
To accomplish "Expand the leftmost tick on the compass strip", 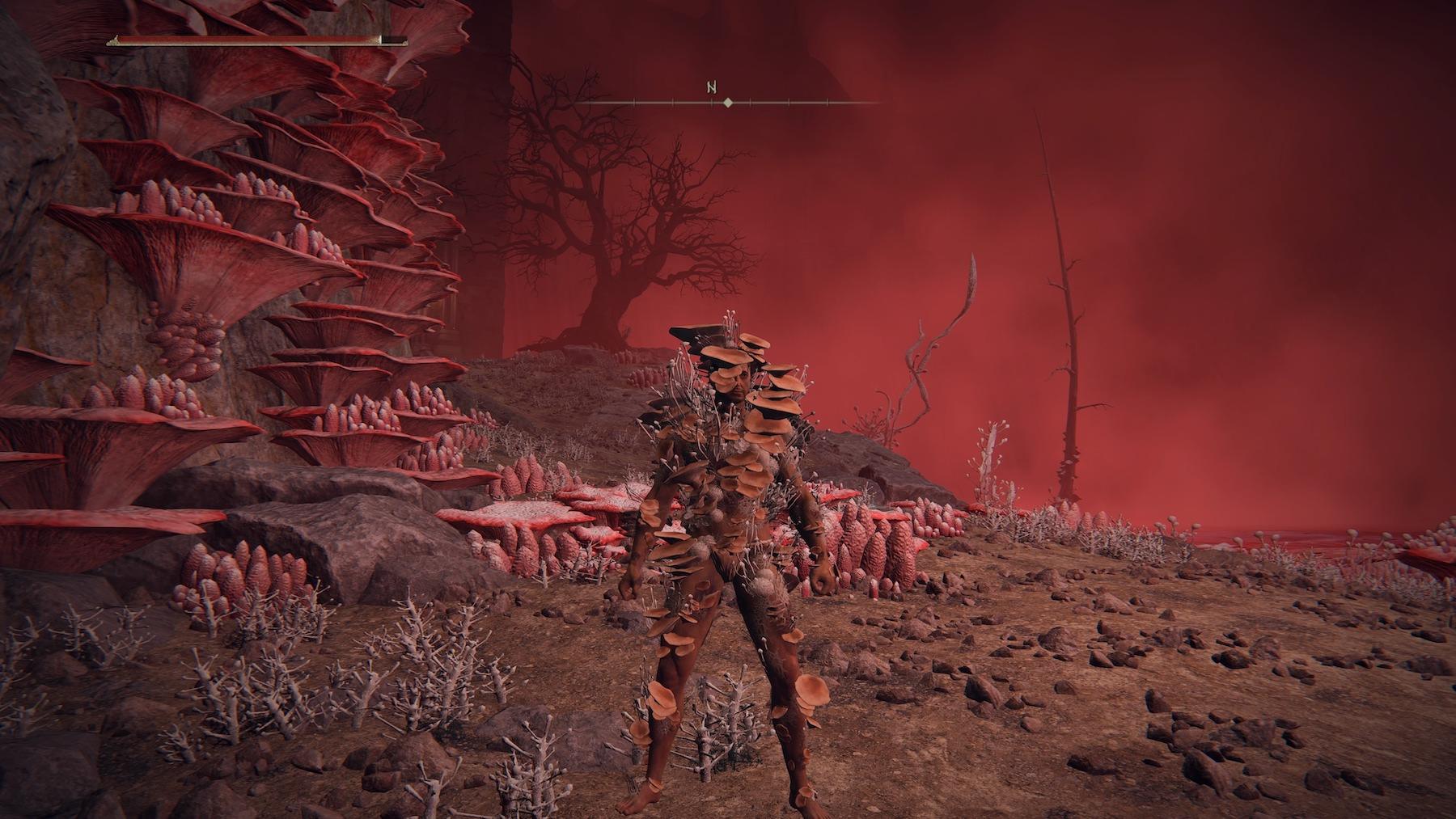I will tap(634, 102).
